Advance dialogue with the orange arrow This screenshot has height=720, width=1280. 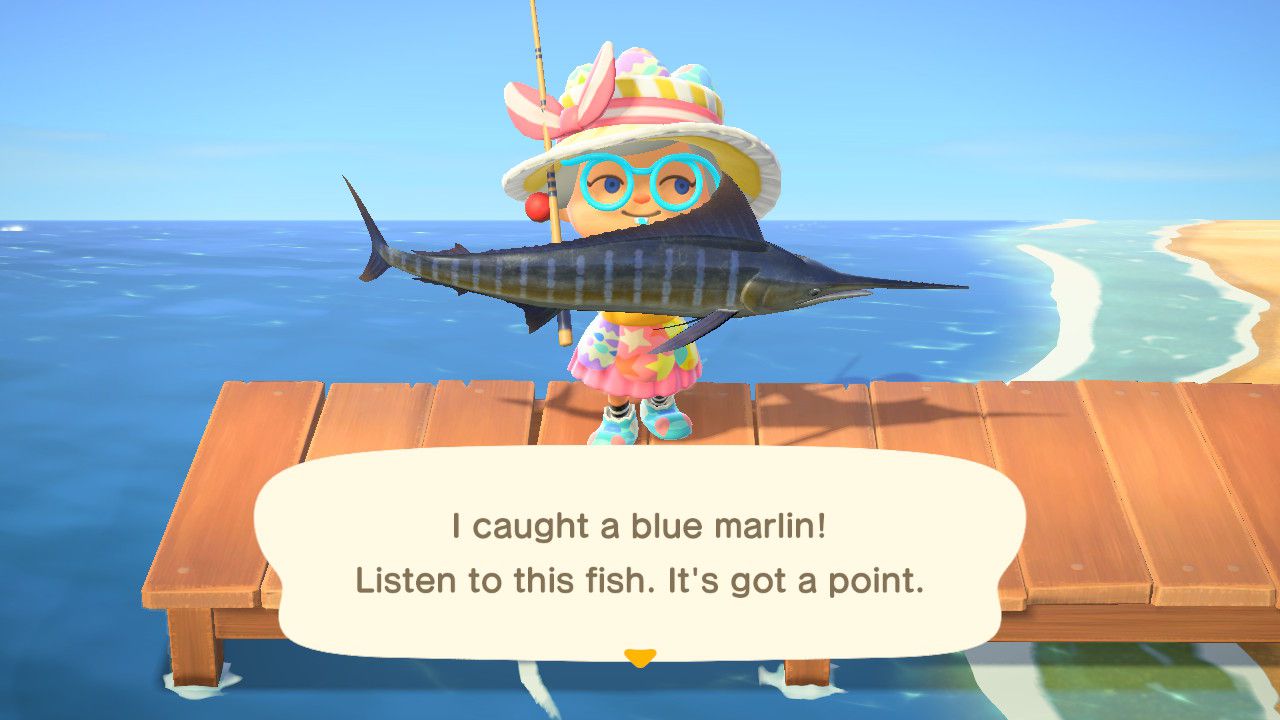(x=639, y=657)
